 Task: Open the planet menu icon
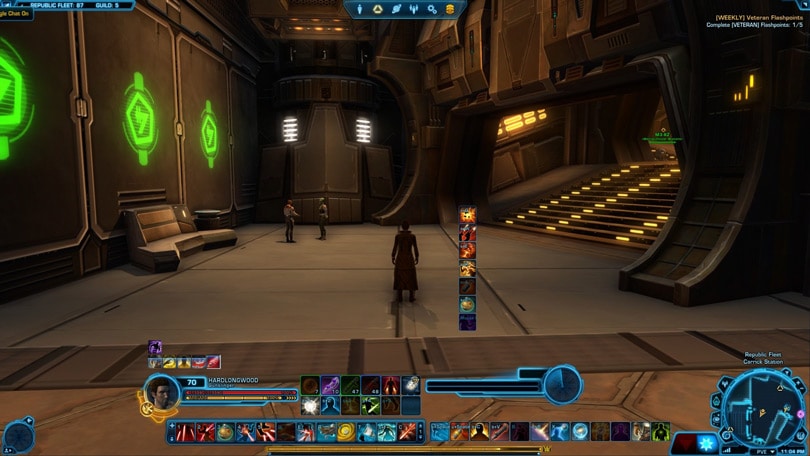click(396, 9)
